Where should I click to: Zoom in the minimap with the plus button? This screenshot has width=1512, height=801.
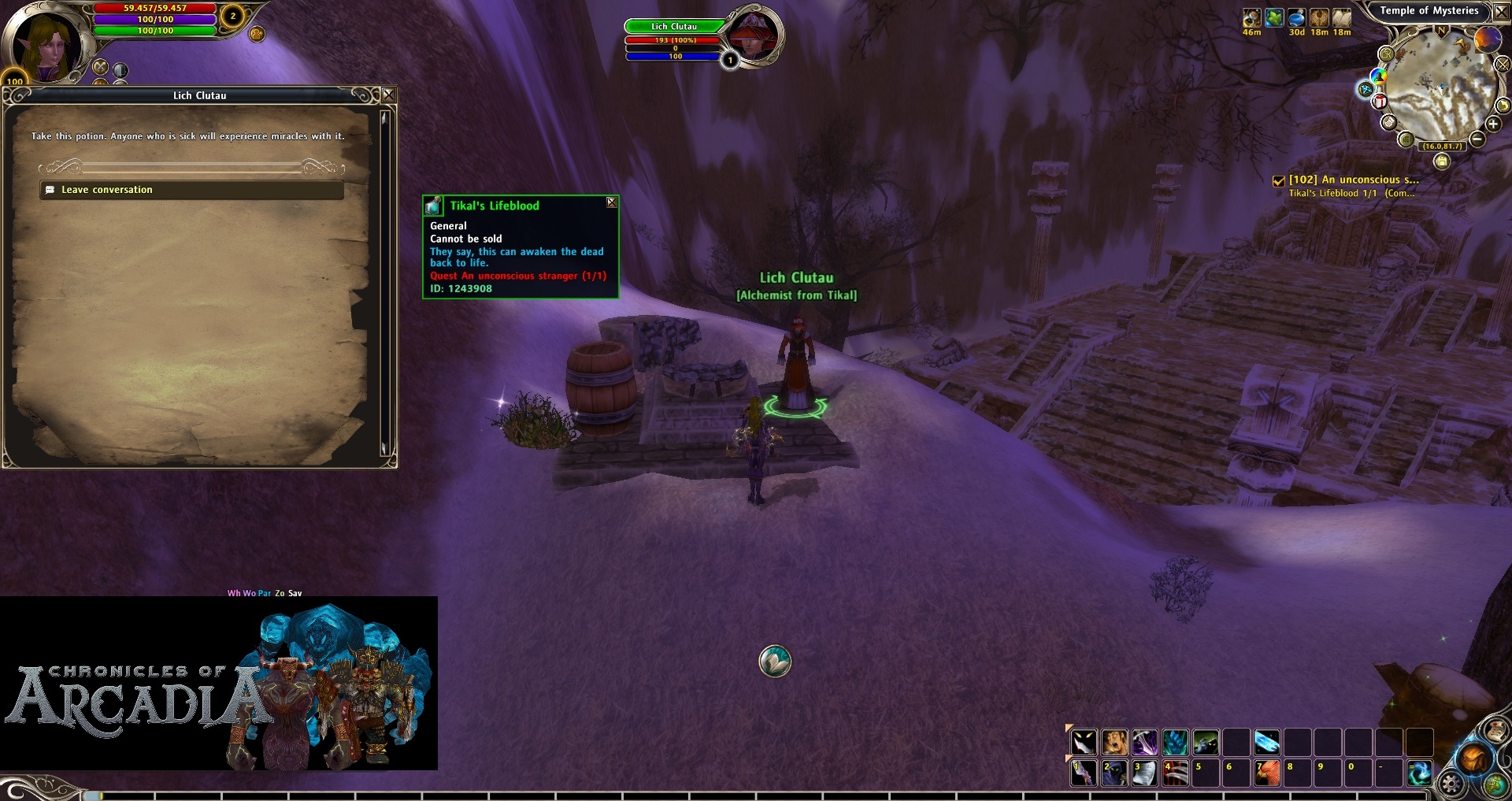1493,124
